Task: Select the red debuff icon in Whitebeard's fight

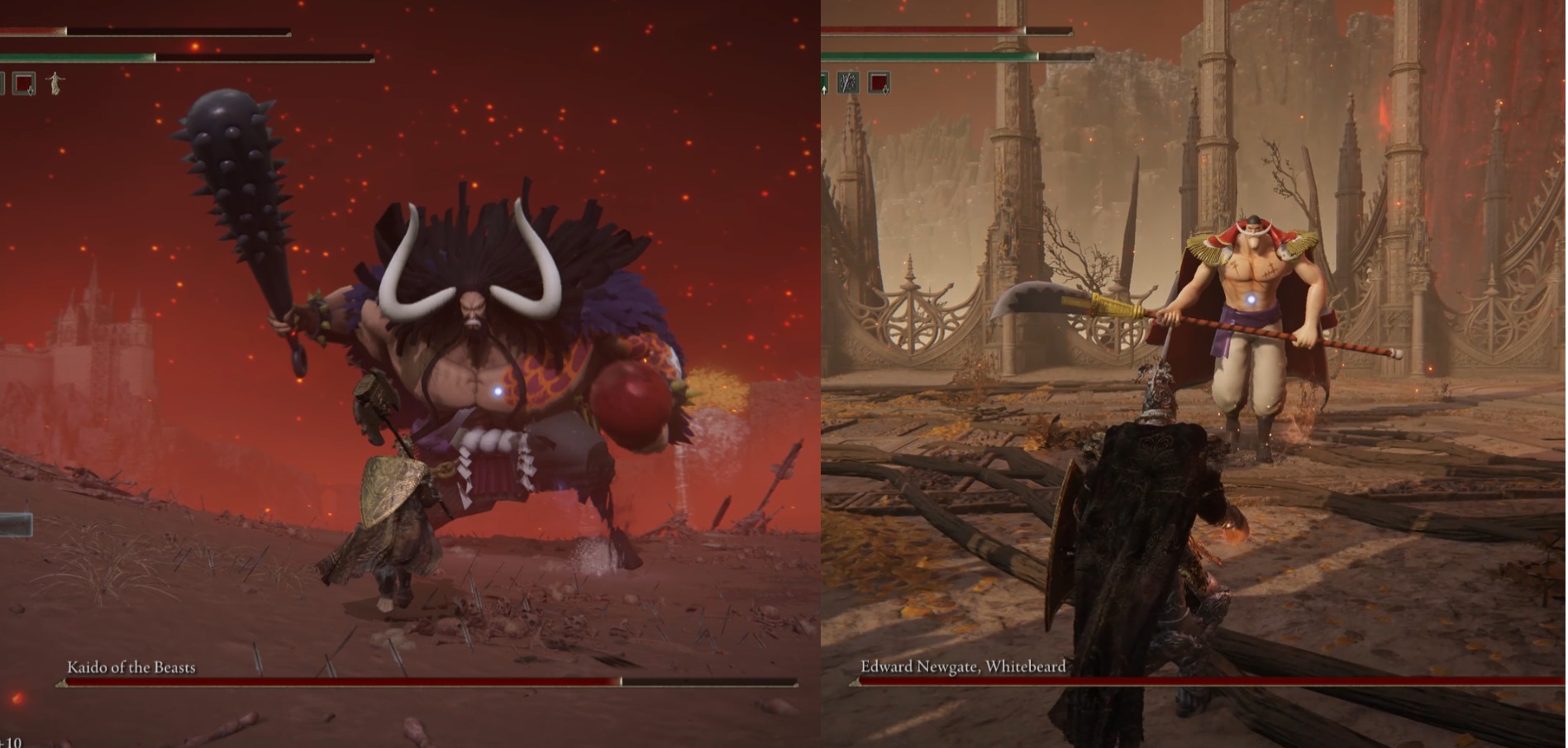Action: (x=879, y=82)
